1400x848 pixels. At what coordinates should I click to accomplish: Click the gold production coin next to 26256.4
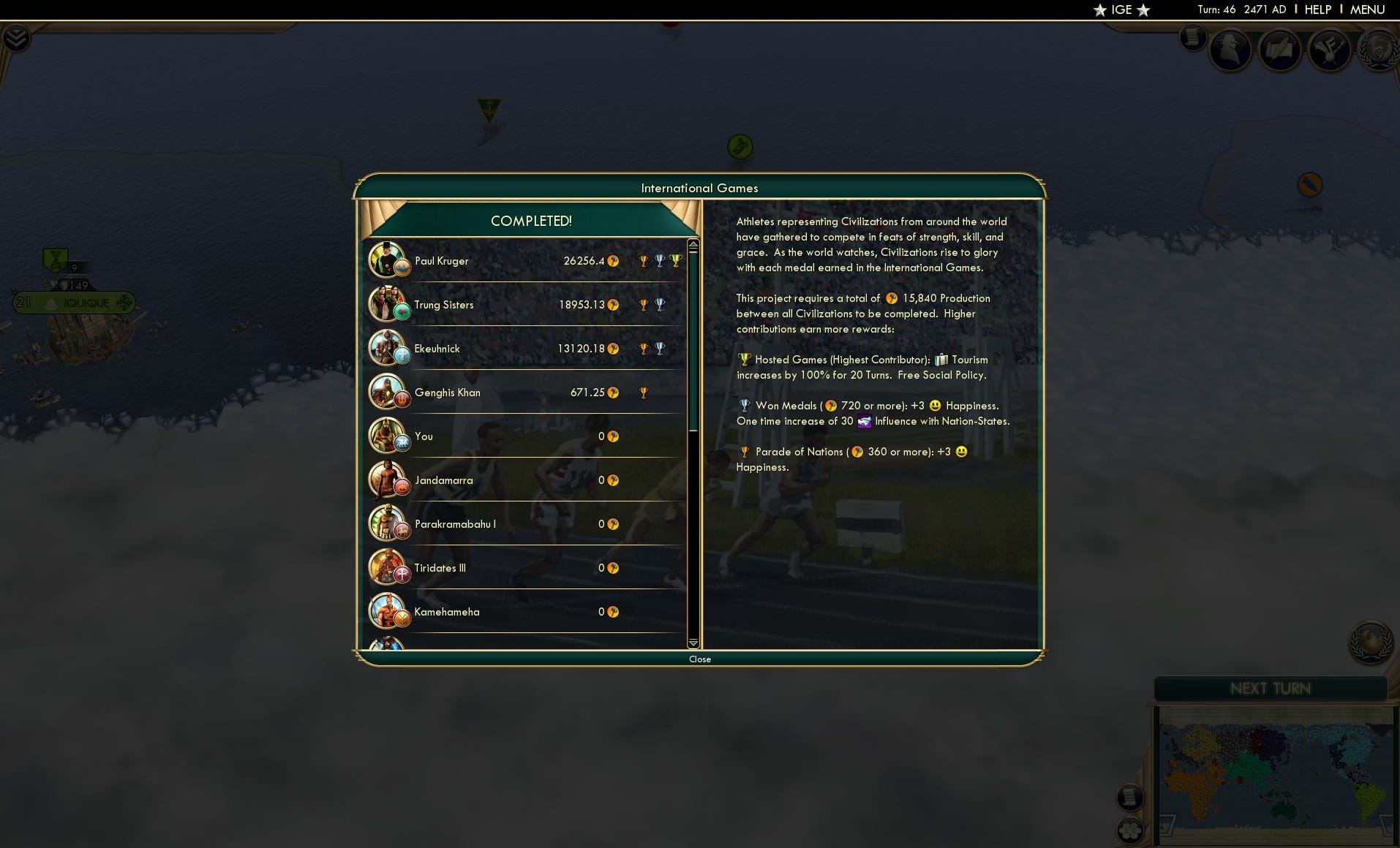click(614, 261)
